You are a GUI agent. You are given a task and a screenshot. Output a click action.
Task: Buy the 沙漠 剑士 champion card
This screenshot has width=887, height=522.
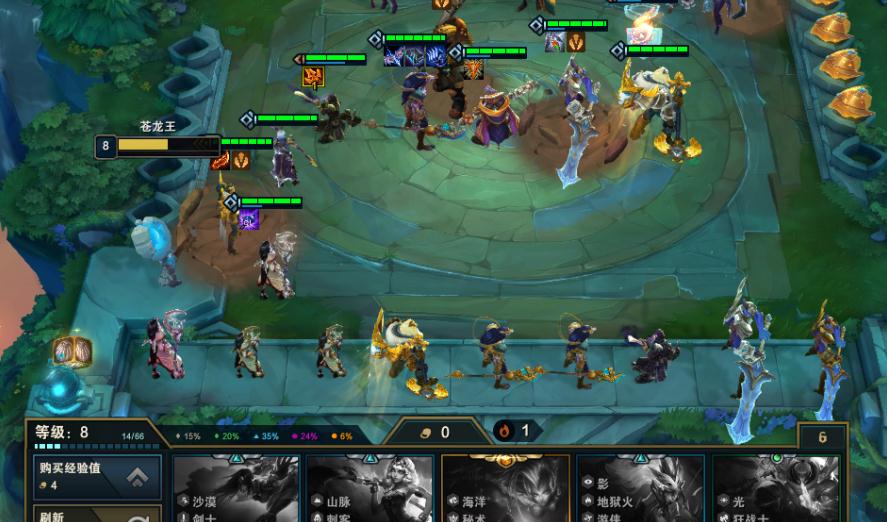(x=236, y=488)
